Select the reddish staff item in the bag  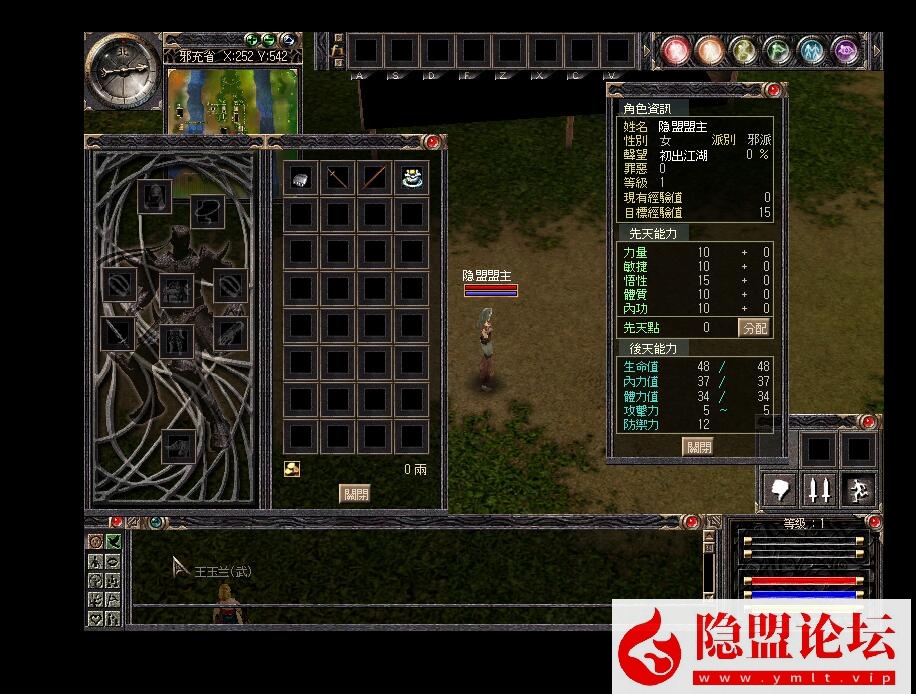(x=374, y=178)
